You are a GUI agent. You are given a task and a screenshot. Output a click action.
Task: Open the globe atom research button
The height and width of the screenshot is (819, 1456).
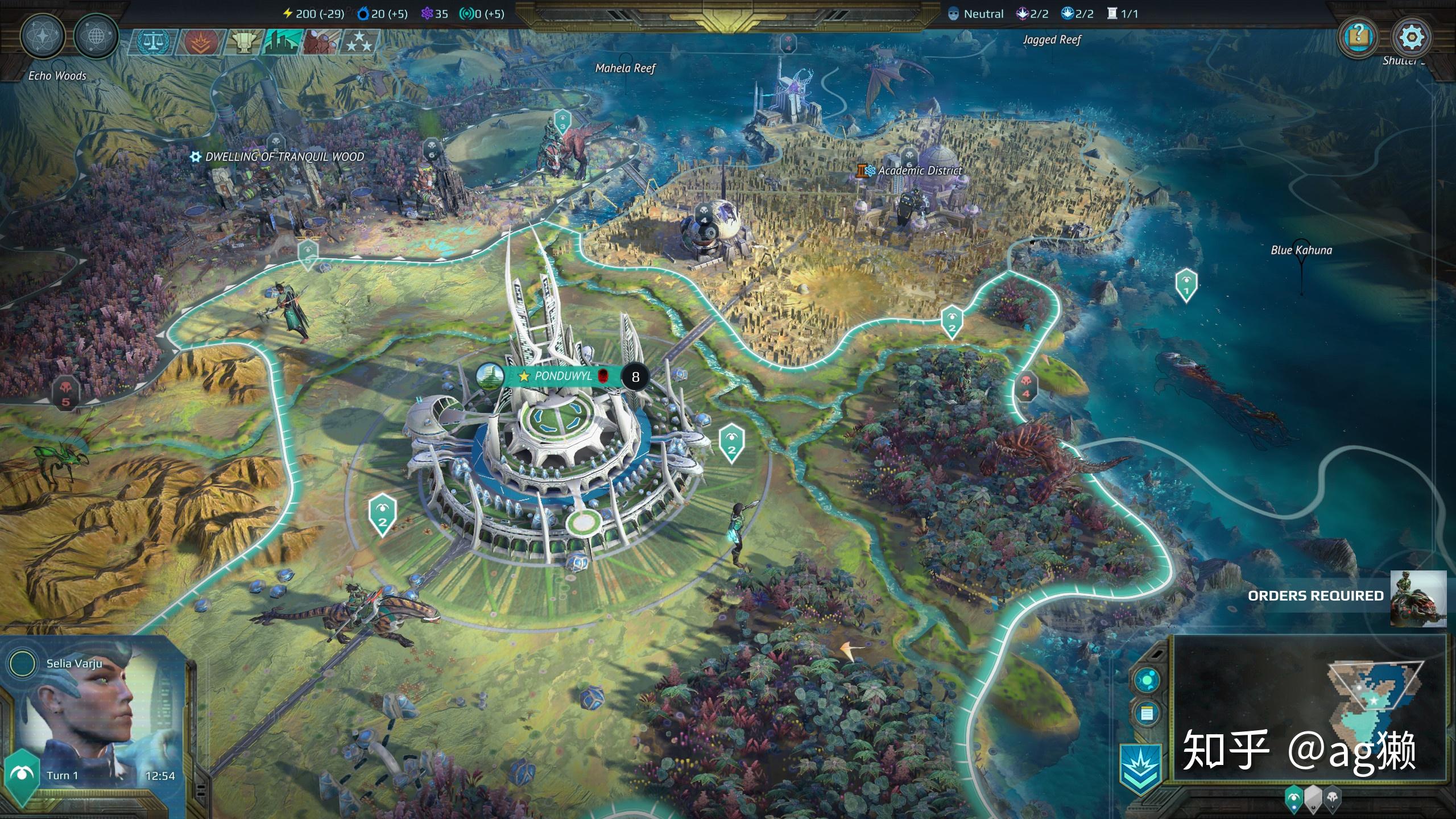pyautogui.click(x=96, y=36)
